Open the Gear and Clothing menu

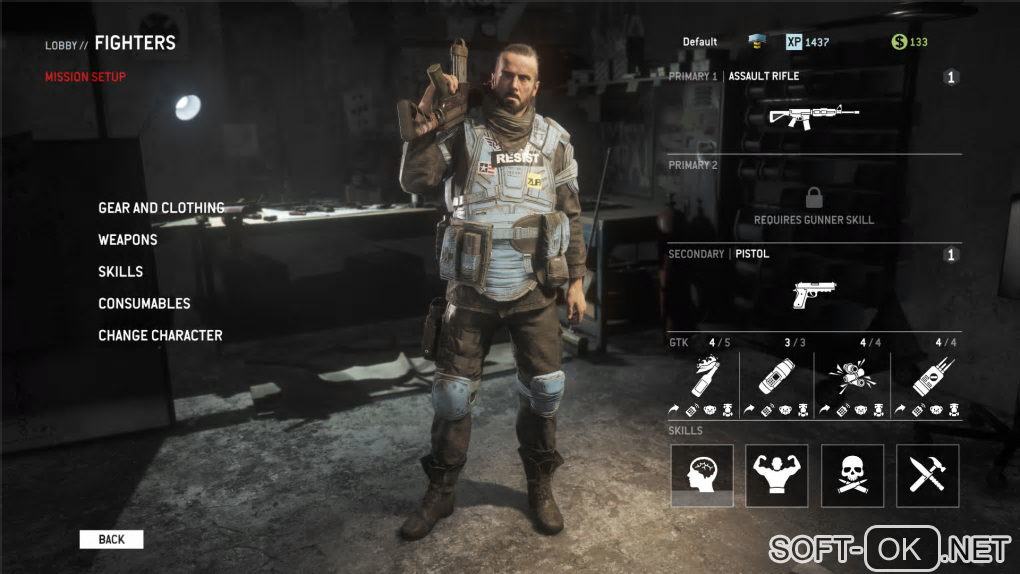[x=161, y=208]
